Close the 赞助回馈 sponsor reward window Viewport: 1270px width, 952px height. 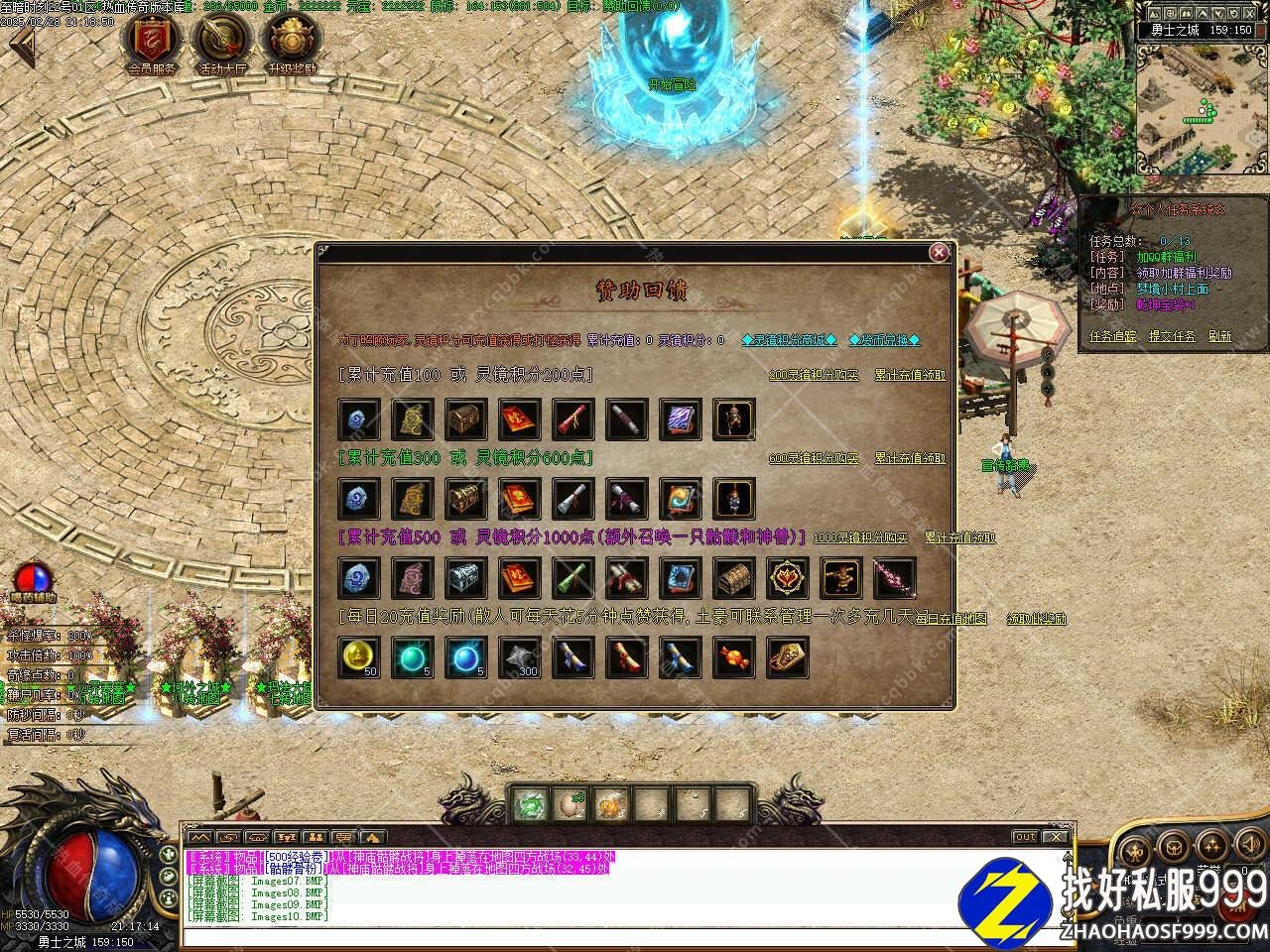(939, 253)
